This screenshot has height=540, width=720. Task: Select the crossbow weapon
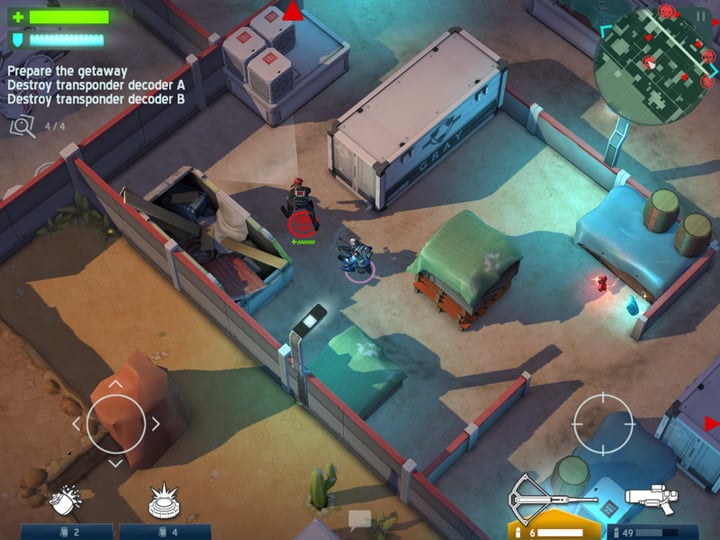tap(551, 495)
